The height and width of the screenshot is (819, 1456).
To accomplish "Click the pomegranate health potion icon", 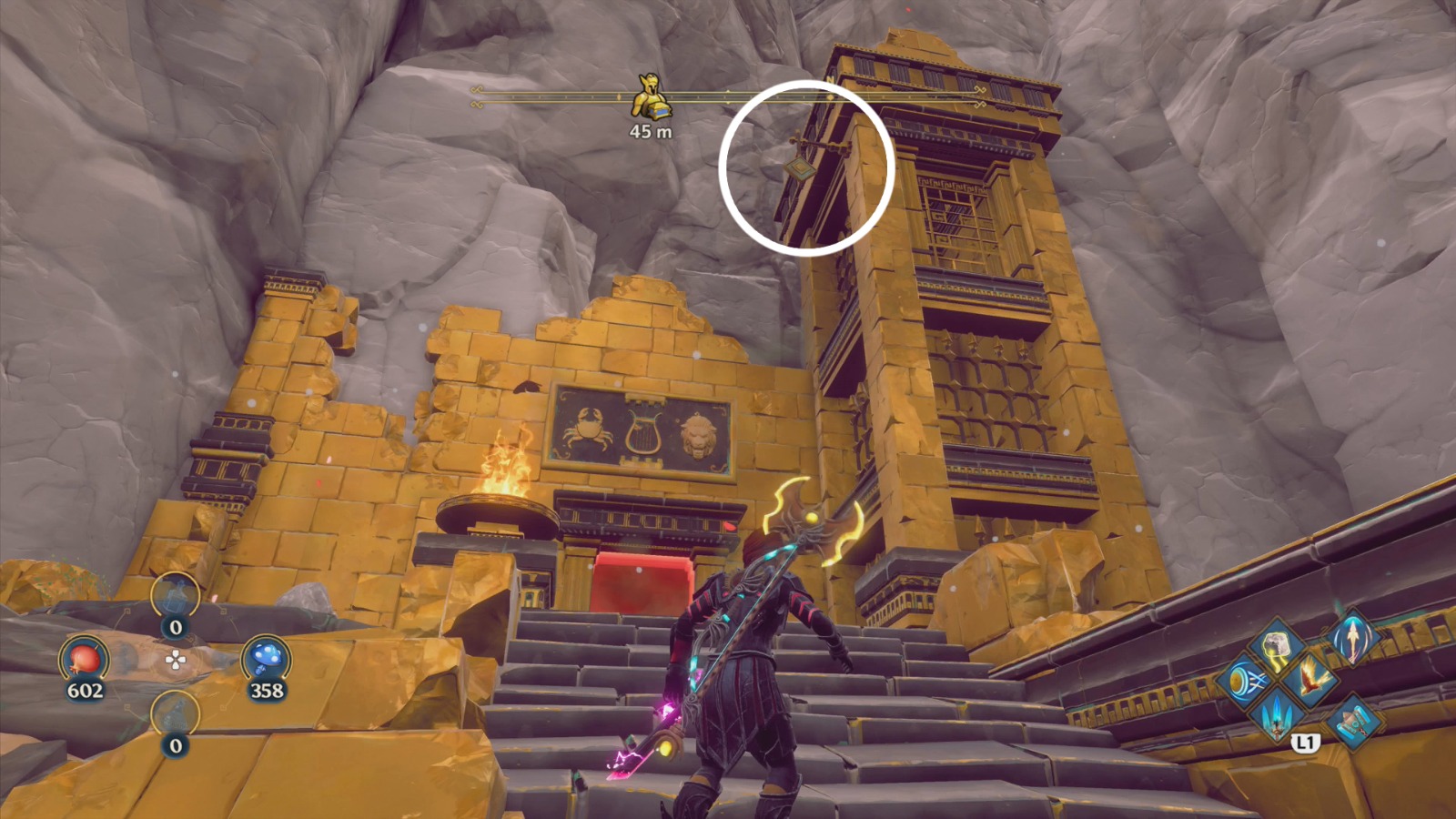I will point(83,658).
